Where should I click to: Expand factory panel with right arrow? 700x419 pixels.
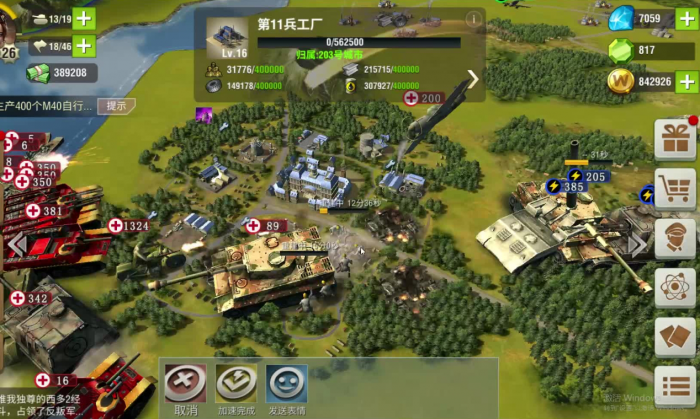473,78
